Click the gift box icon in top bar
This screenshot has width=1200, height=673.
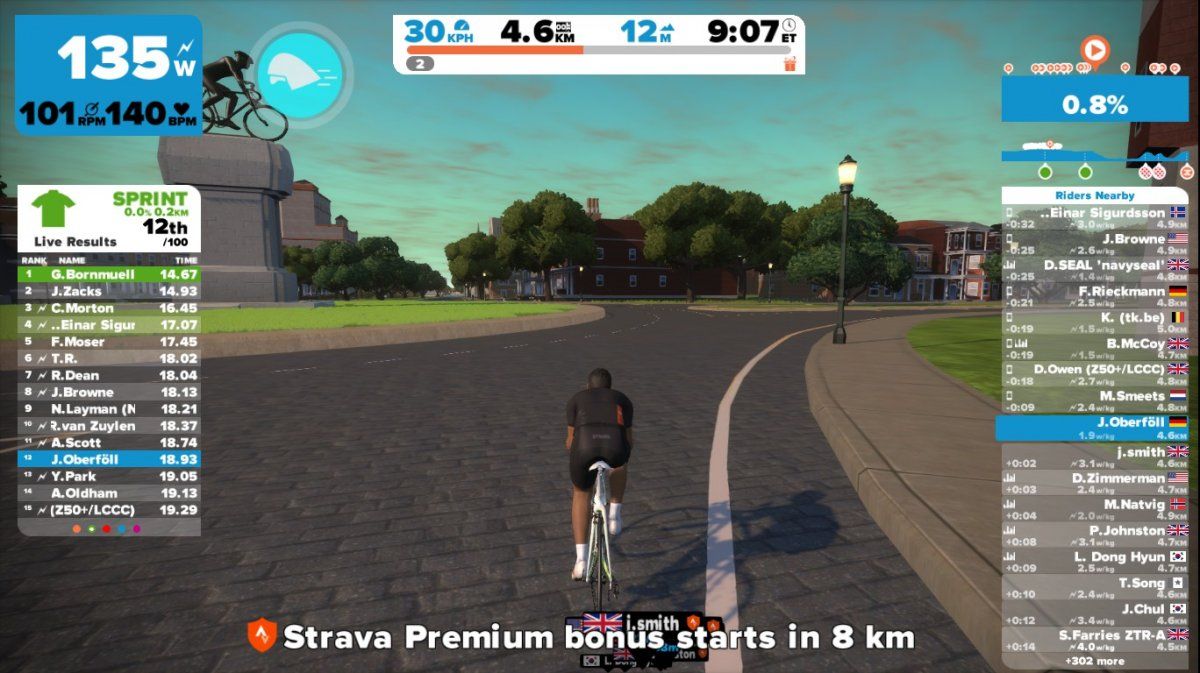point(790,64)
